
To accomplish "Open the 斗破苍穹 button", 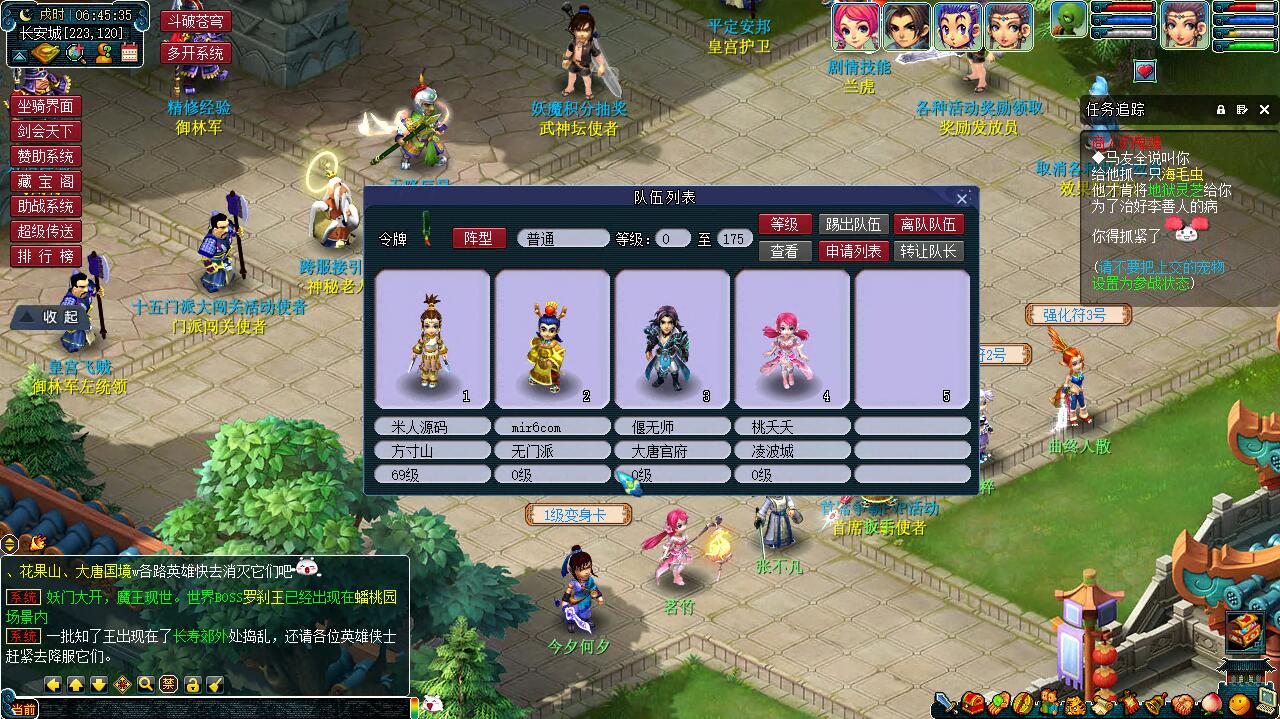I will [x=195, y=22].
